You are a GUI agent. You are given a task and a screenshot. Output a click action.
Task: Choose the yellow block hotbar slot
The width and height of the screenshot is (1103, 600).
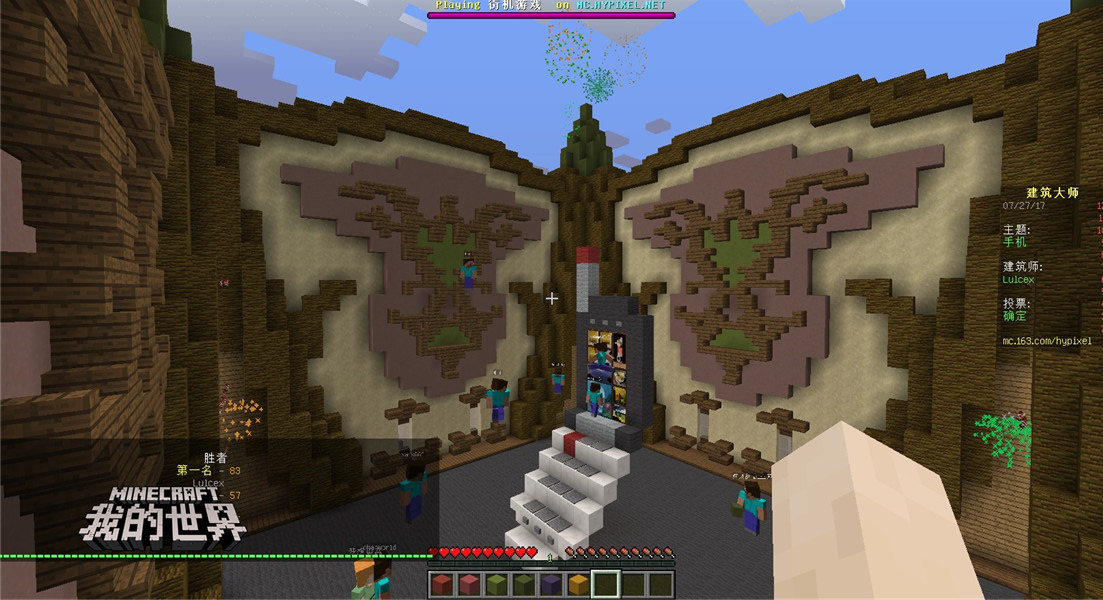(579, 584)
